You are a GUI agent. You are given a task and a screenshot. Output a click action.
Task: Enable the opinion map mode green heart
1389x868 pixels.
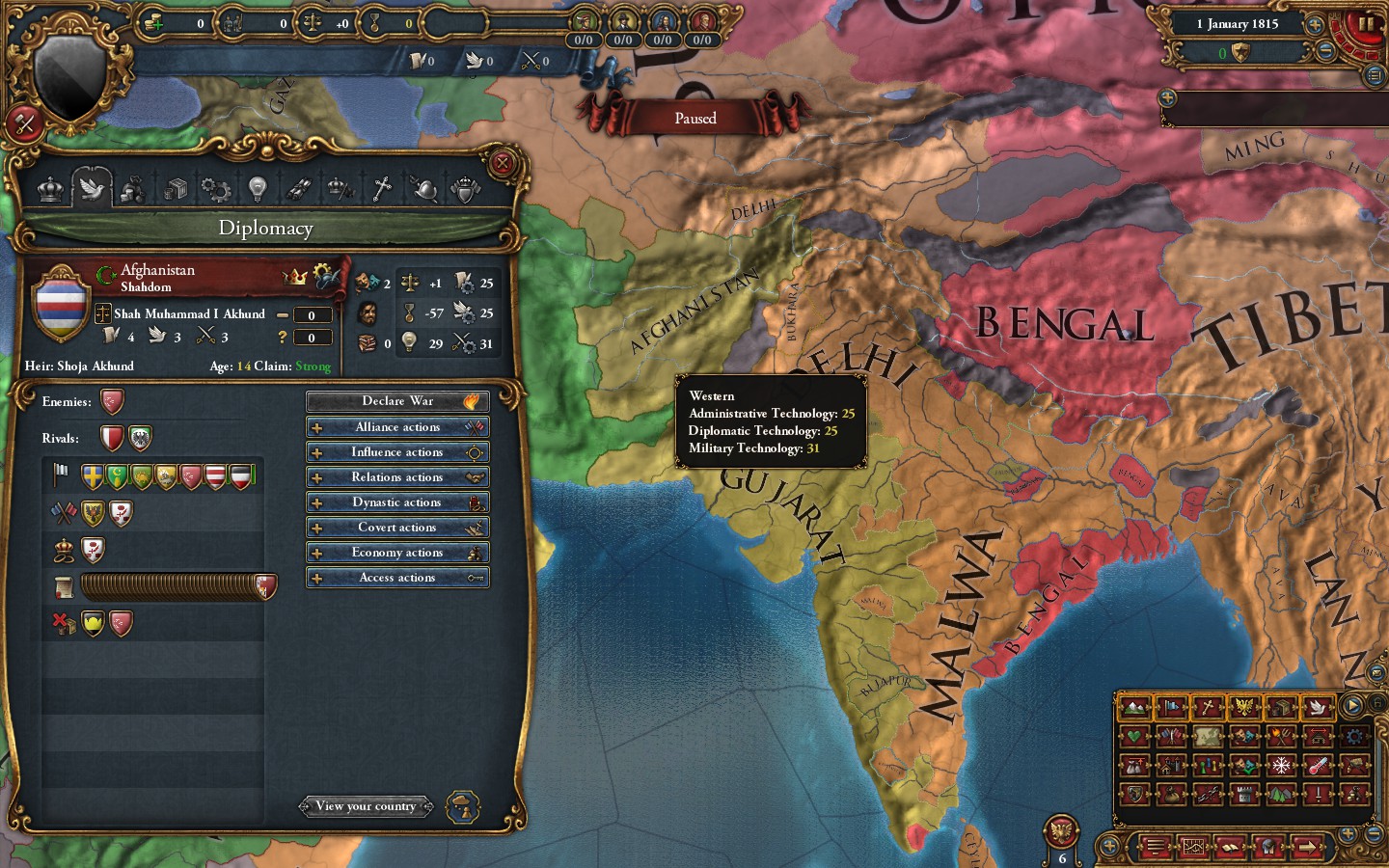(x=1135, y=736)
